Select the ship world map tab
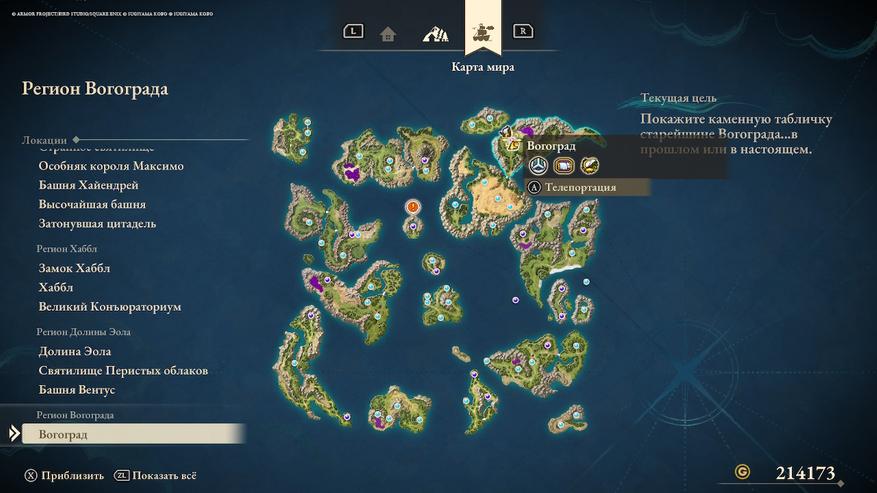 [x=483, y=32]
